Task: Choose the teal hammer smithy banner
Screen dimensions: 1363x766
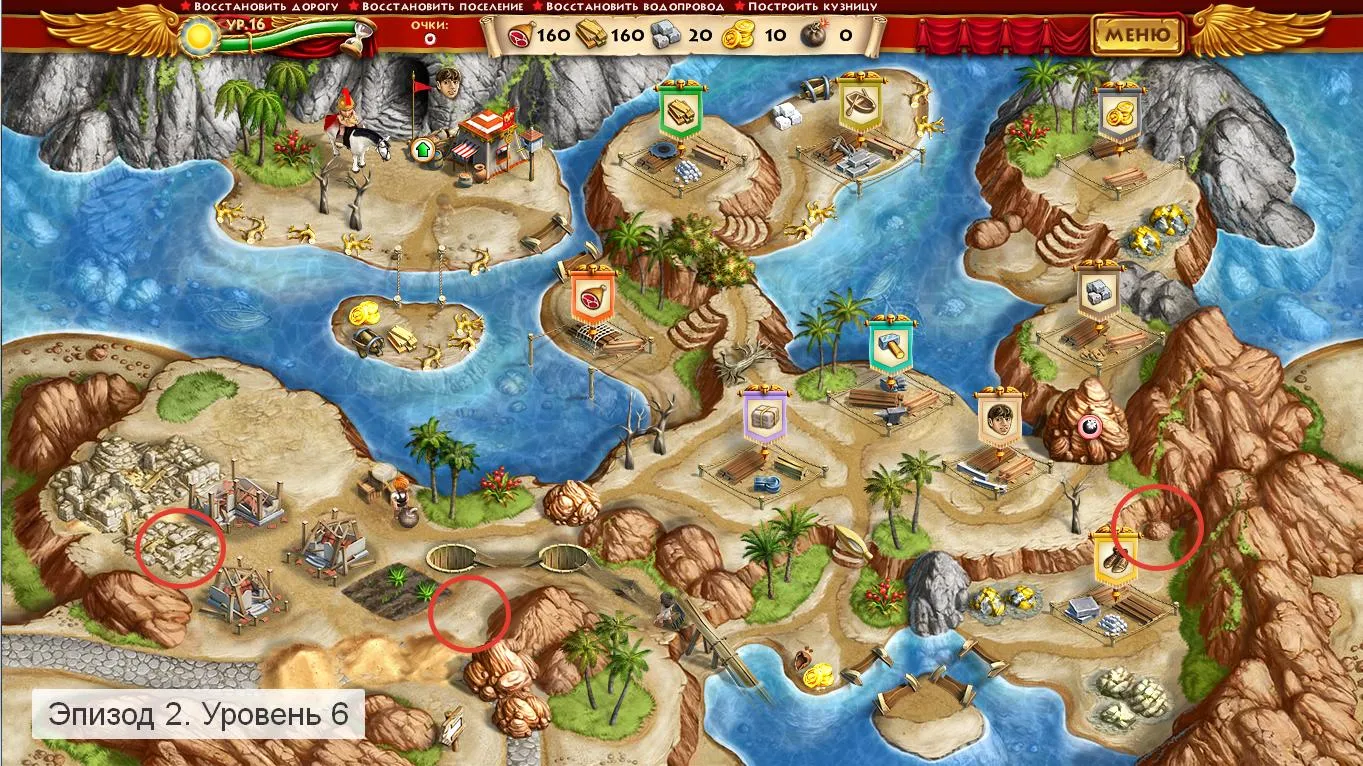Action: tap(888, 343)
